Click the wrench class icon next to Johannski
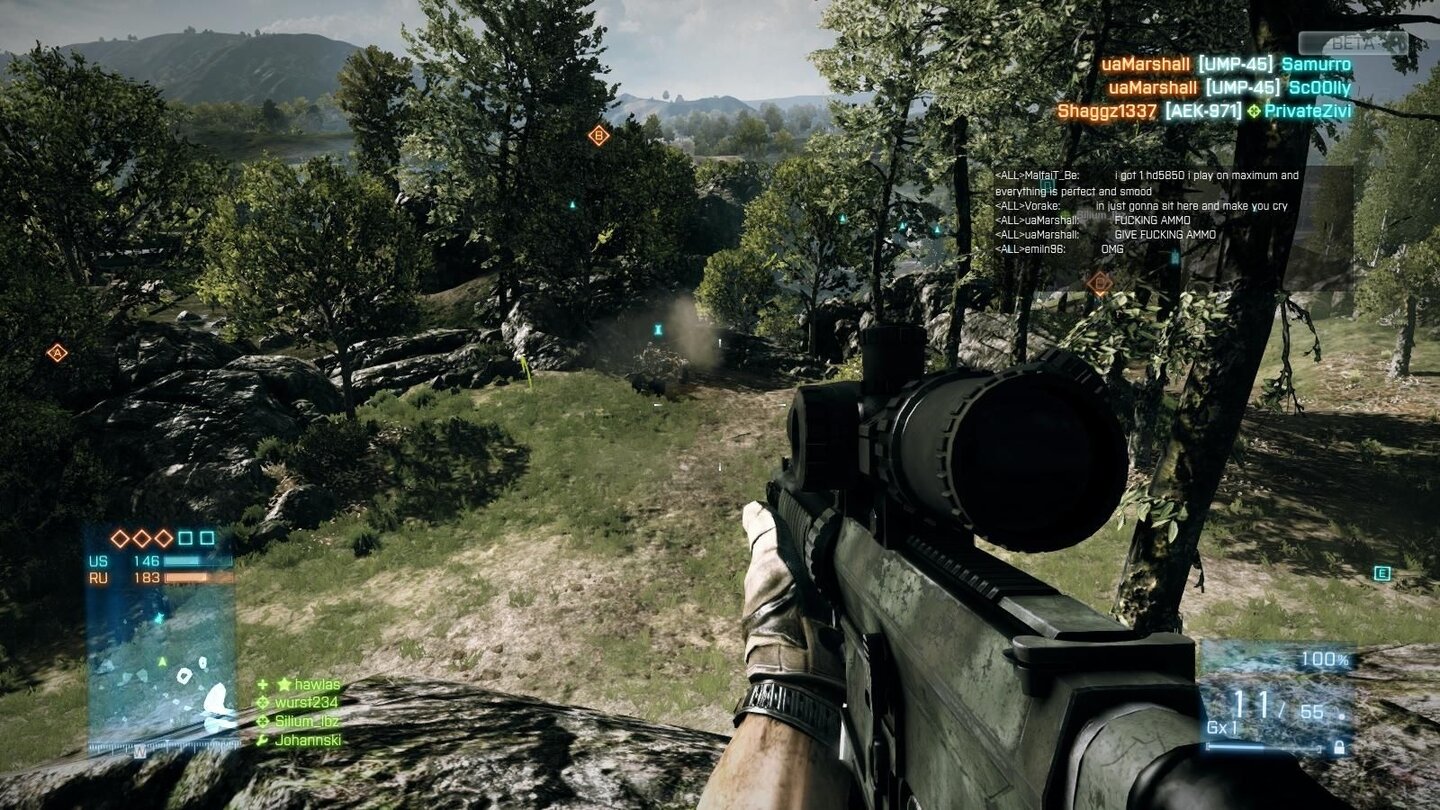This screenshot has width=1440, height=810. pyautogui.click(x=262, y=741)
